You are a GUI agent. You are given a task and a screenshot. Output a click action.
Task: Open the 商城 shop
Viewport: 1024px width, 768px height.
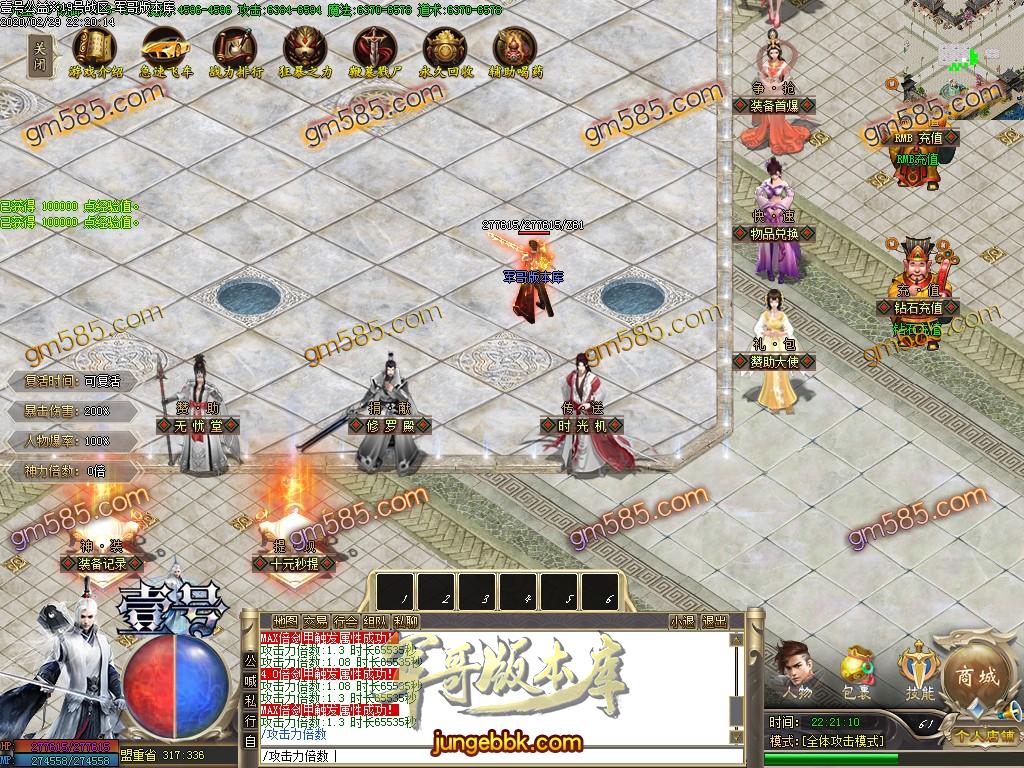[975, 676]
